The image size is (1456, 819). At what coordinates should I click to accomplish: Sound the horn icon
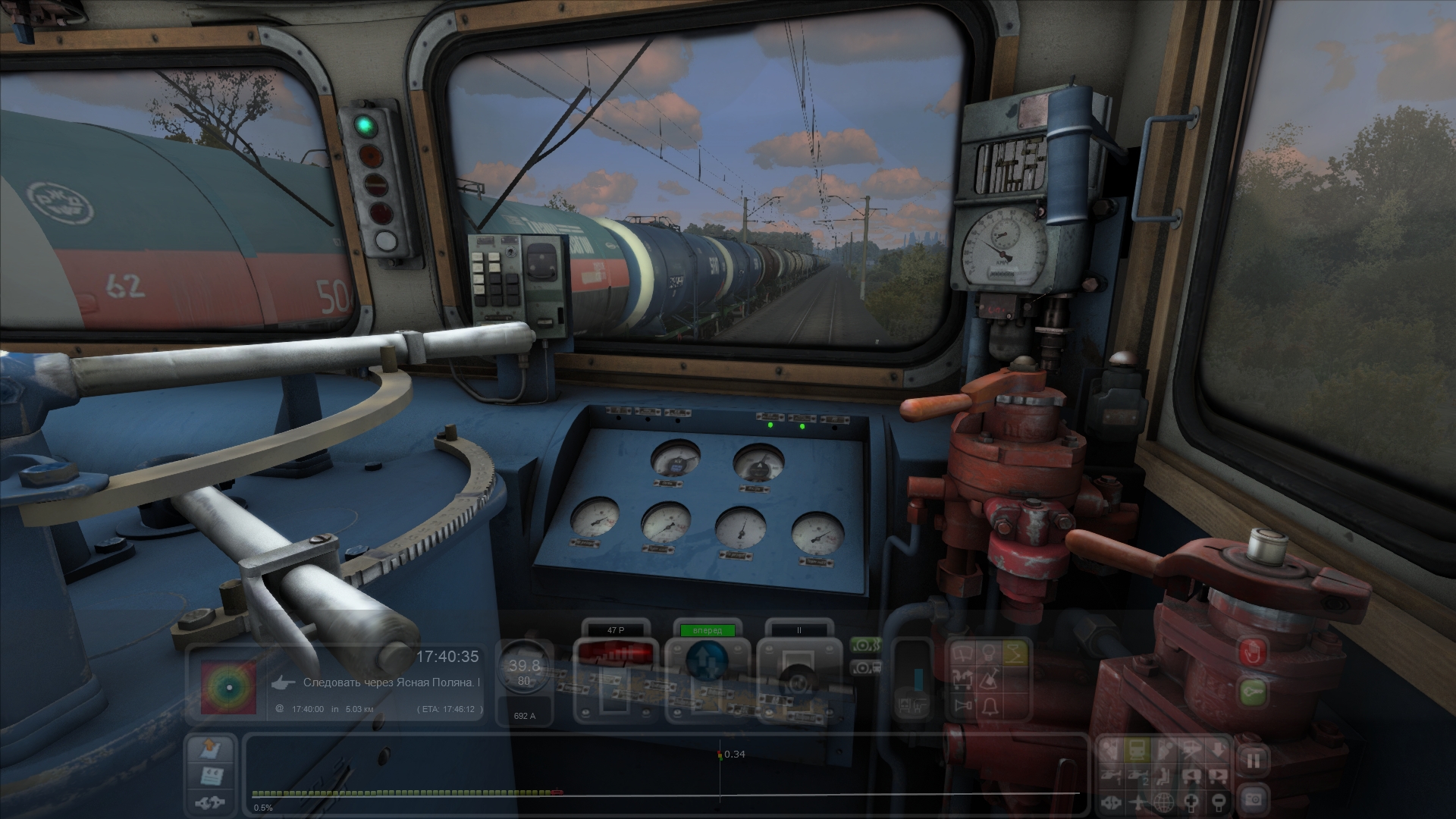tap(964, 707)
